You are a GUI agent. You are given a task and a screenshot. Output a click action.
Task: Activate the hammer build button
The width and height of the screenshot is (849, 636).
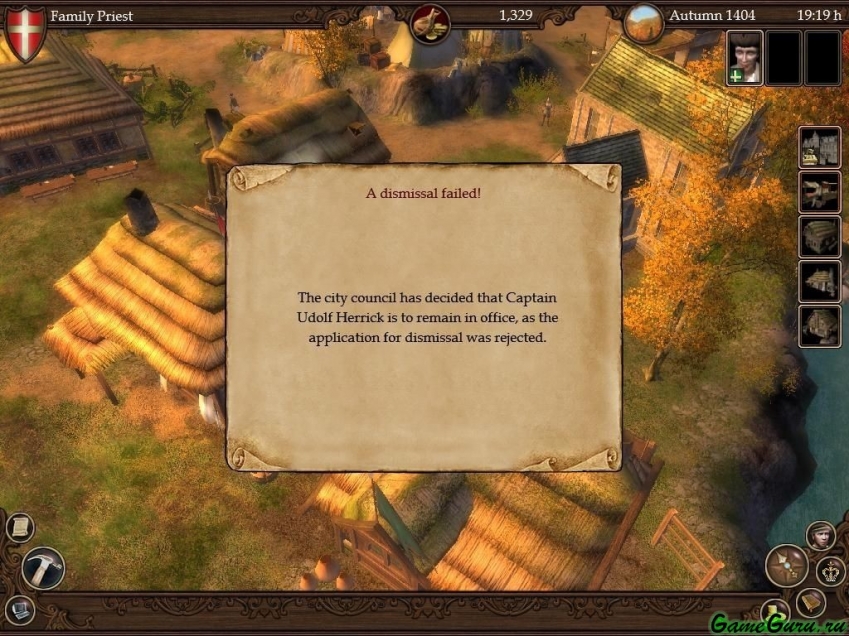[43, 568]
